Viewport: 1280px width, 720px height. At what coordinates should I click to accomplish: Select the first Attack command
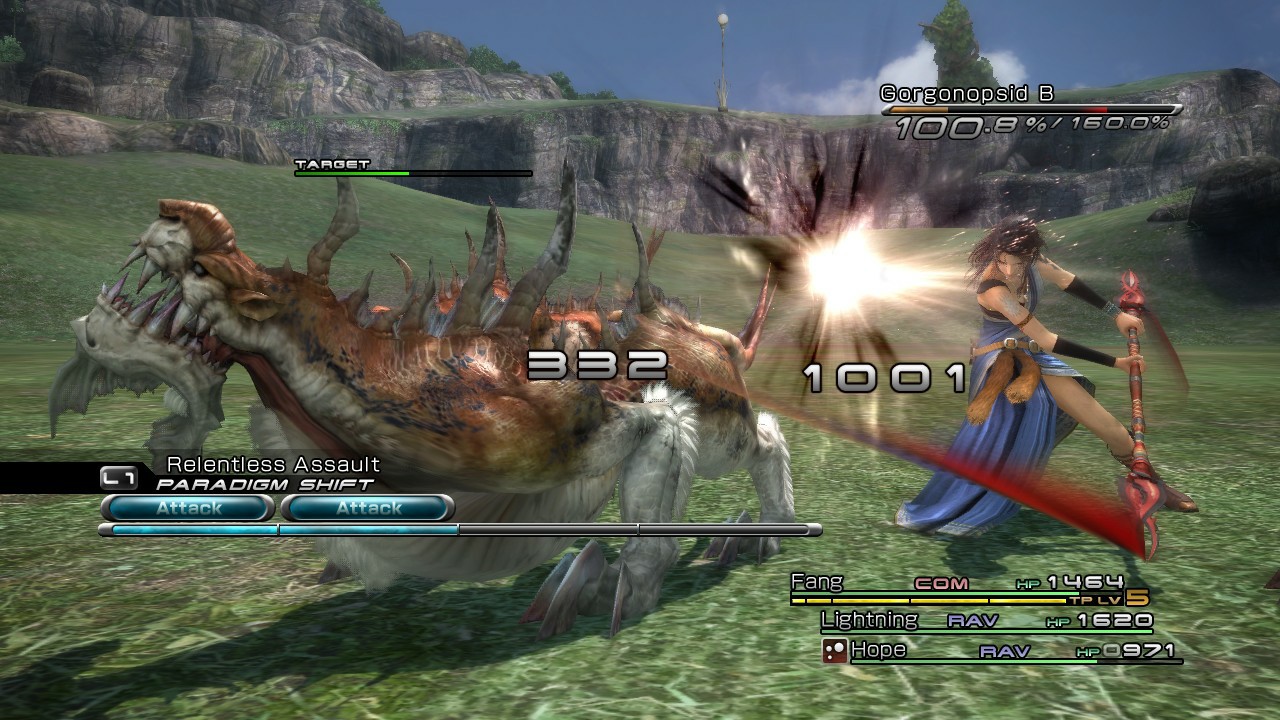[186, 508]
